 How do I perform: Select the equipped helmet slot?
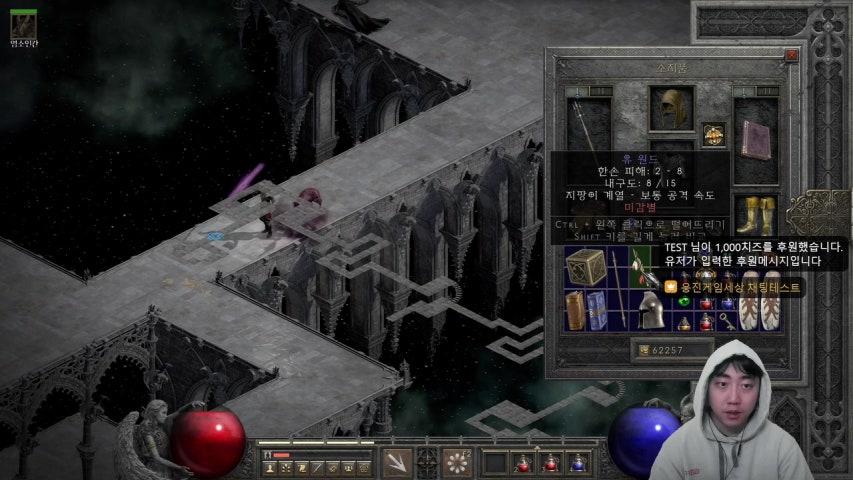(x=671, y=107)
